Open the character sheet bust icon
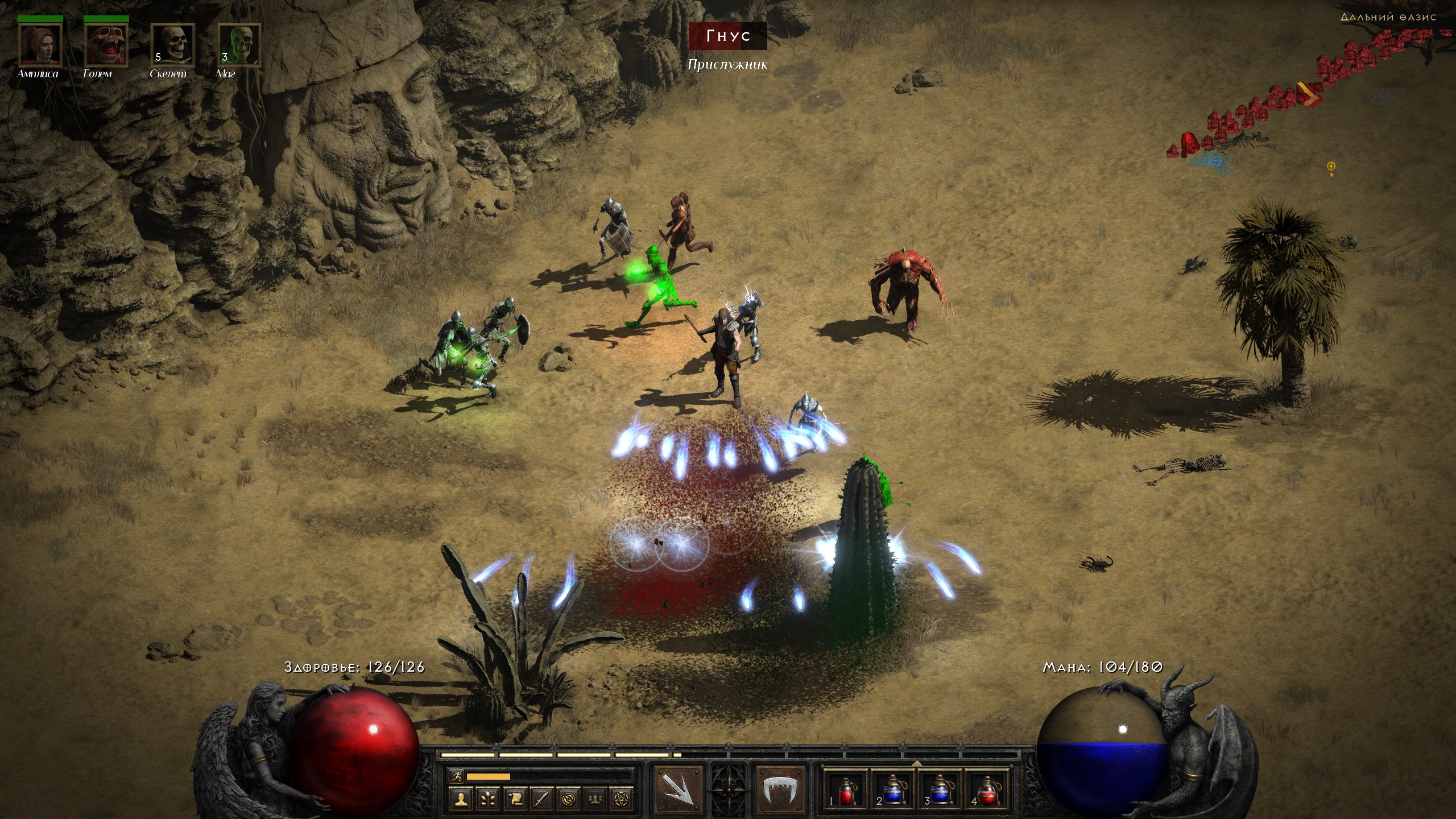This screenshot has width=1456, height=819. click(x=461, y=799)
